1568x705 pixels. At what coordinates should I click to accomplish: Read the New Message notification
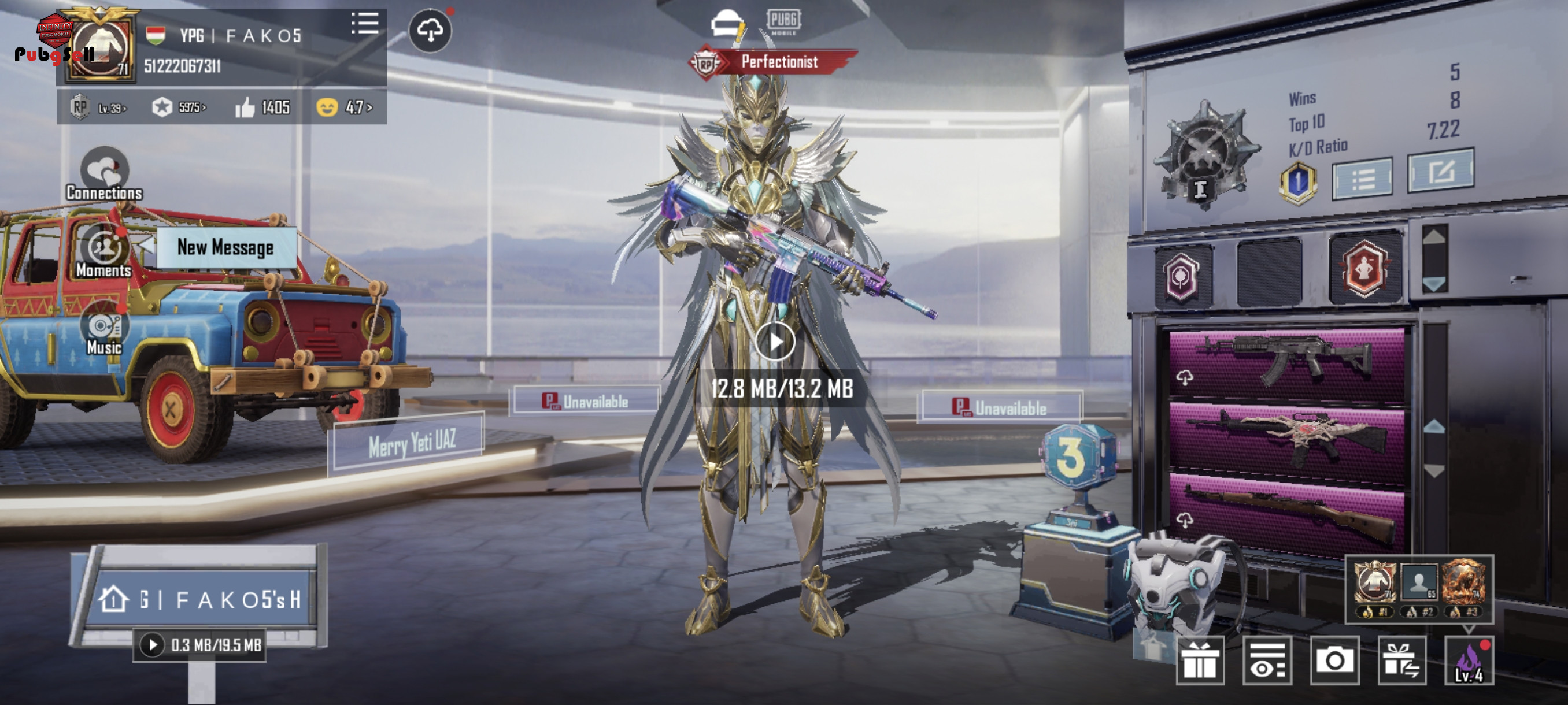pos(225,247)
